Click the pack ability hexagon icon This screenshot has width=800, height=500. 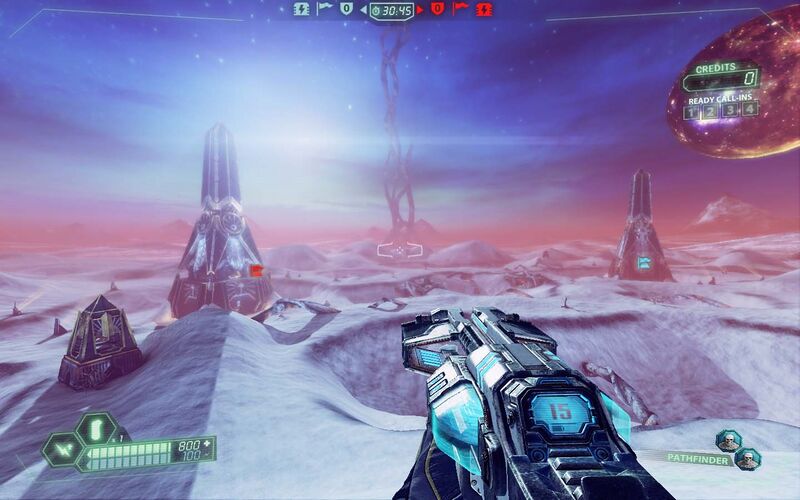point(62,450)
